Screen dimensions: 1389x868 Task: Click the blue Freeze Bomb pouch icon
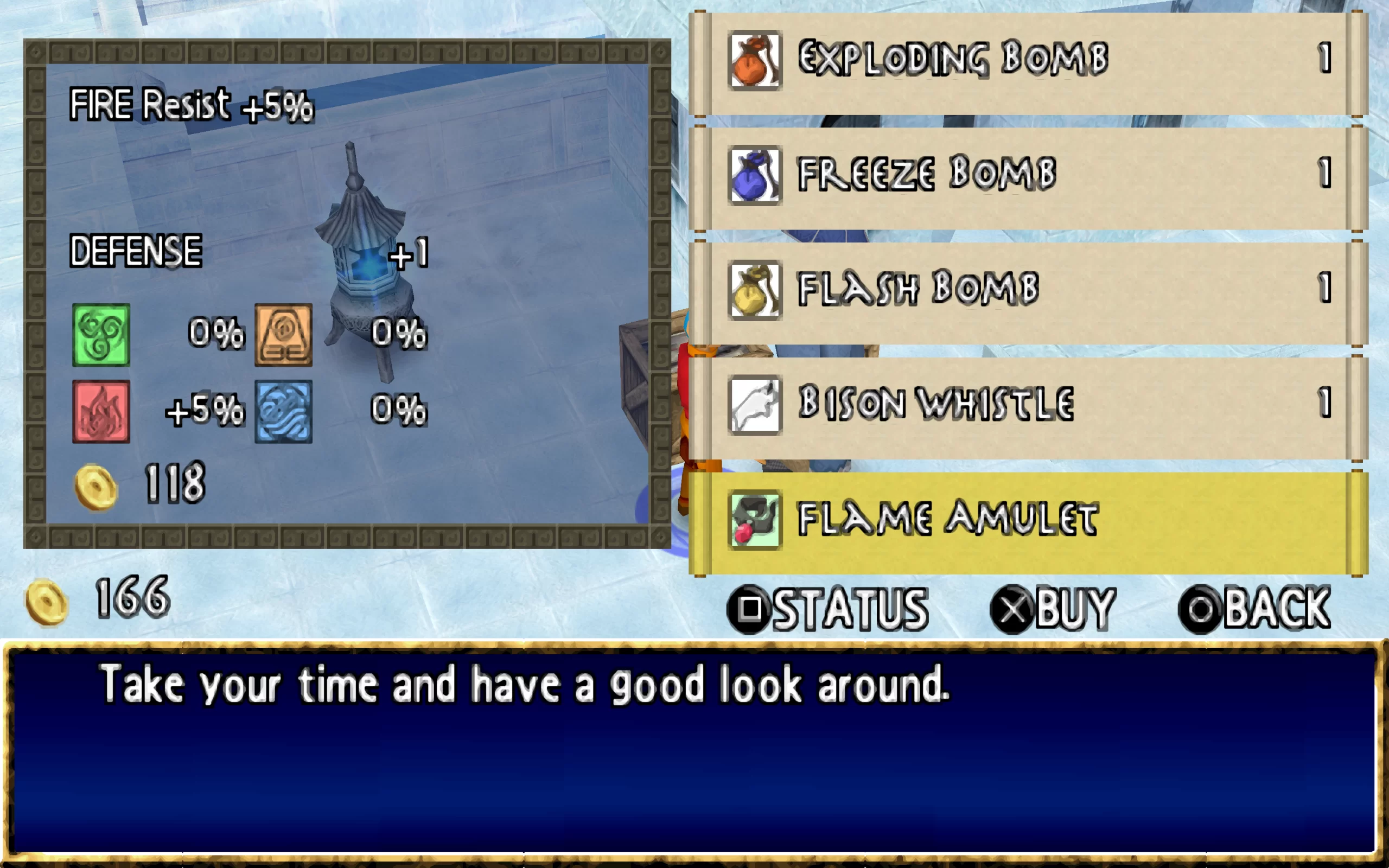click(754, 175)
